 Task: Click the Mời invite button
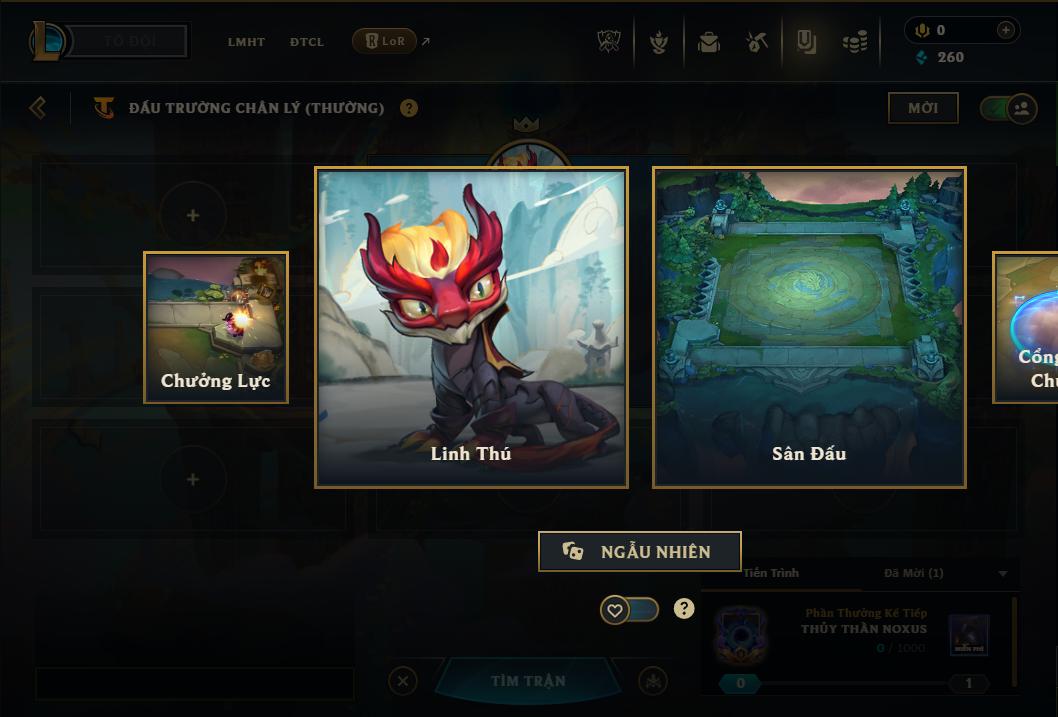coord(923,108)
